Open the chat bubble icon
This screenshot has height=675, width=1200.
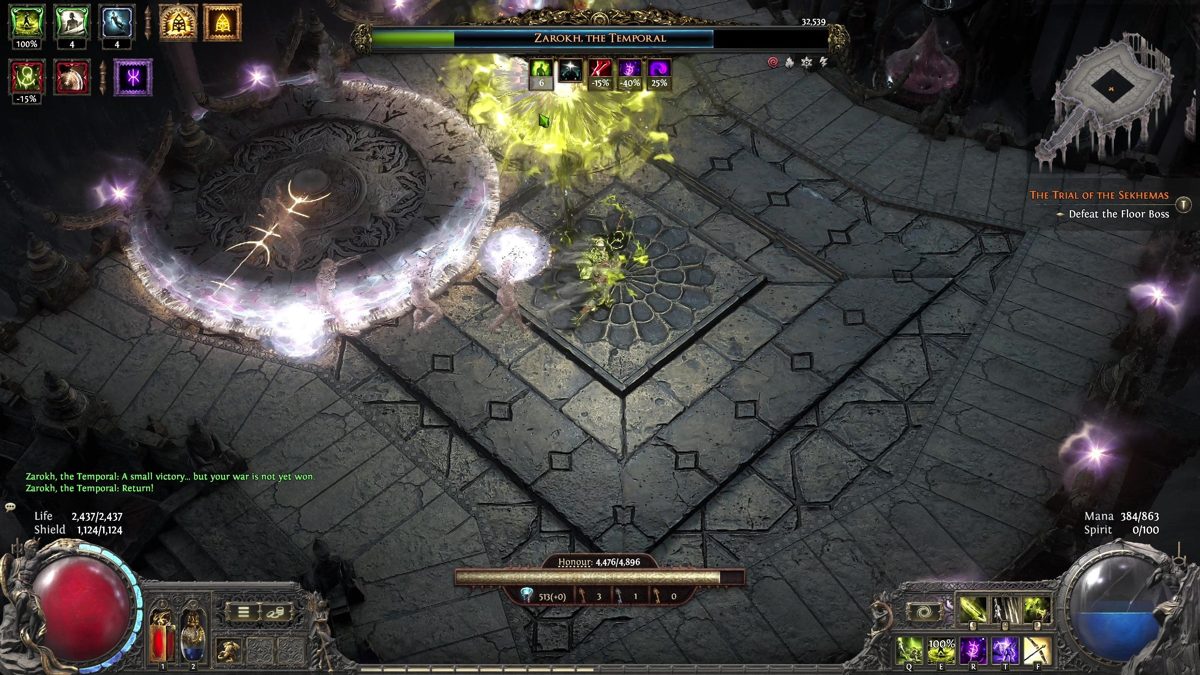pos(11,507)
